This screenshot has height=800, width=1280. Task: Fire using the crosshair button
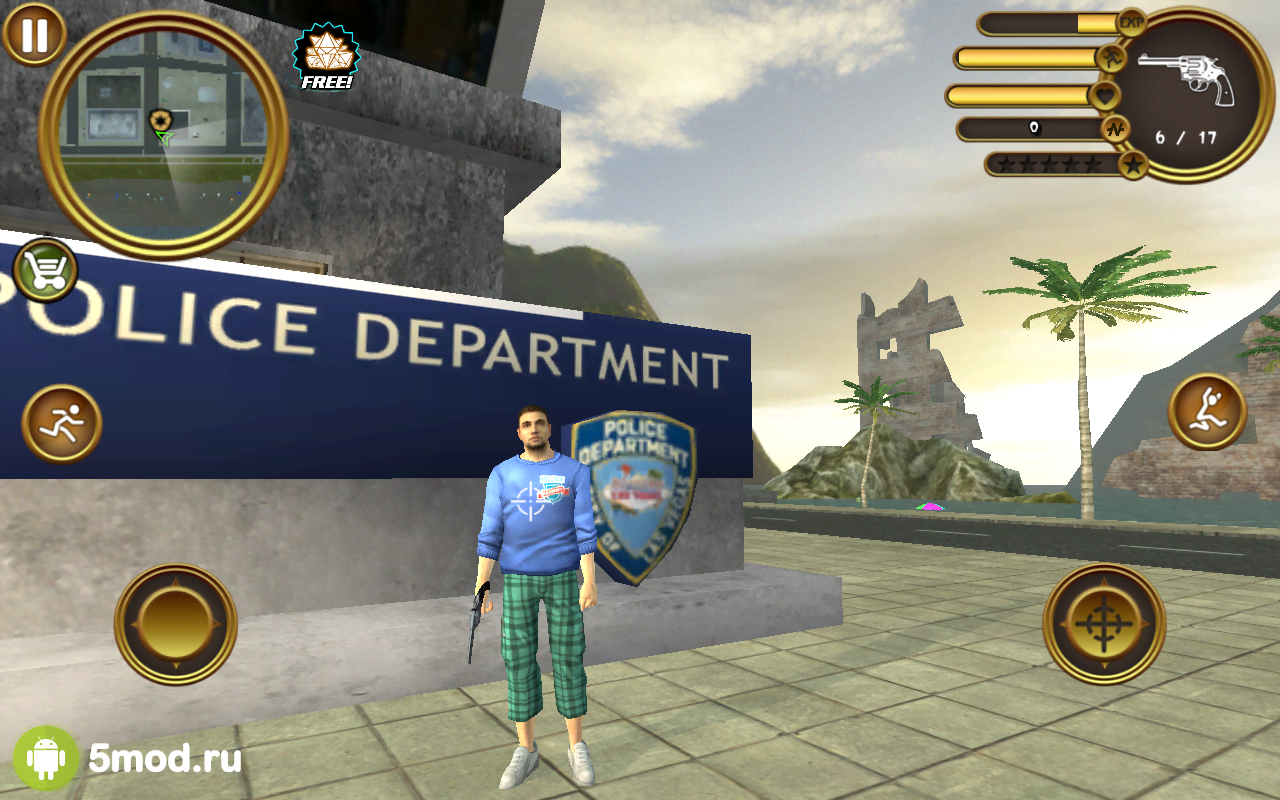pyautogui.click(x=1104, y=624)
